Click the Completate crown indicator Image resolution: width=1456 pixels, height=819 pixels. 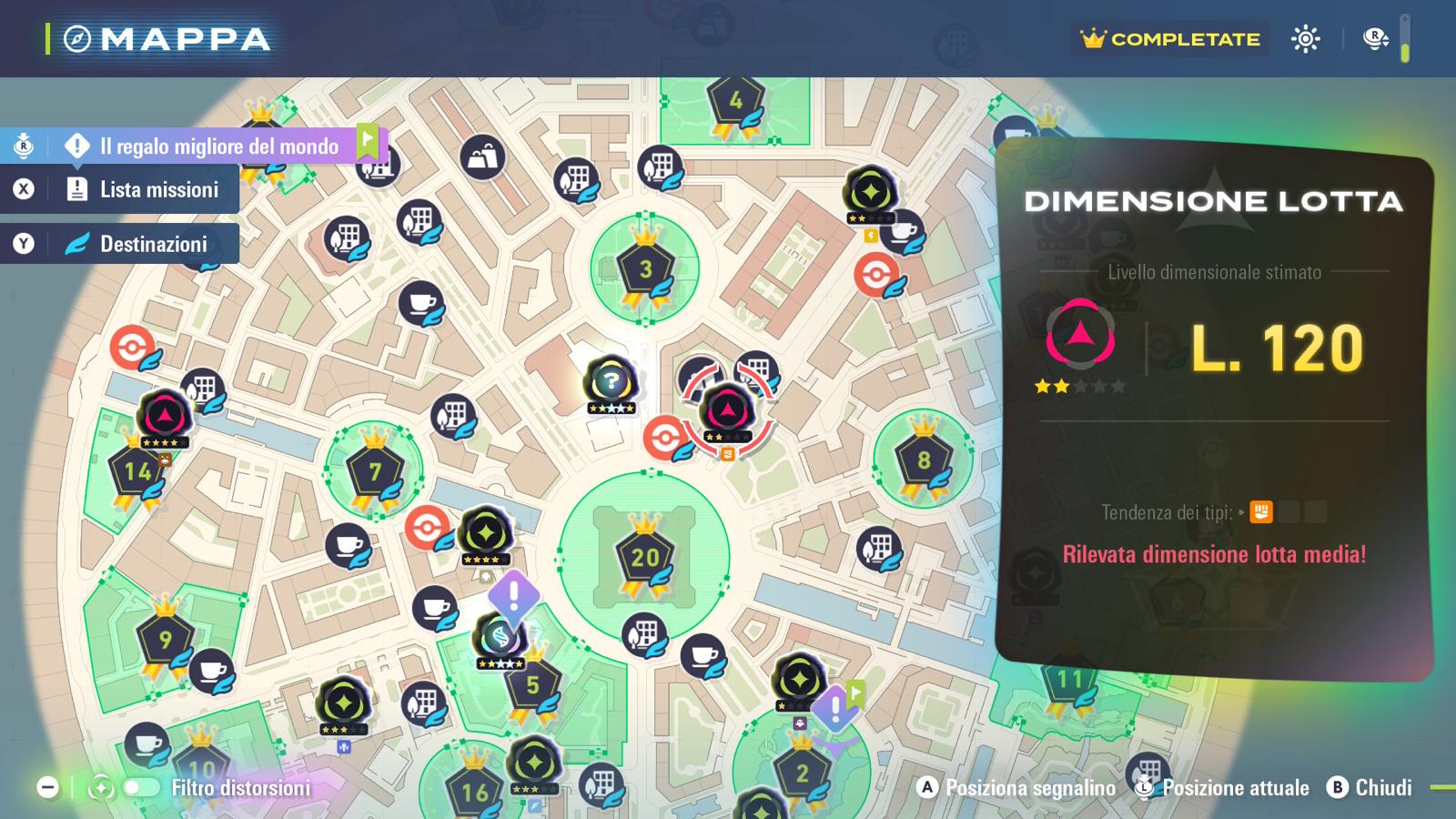(x=1171, y=39)
